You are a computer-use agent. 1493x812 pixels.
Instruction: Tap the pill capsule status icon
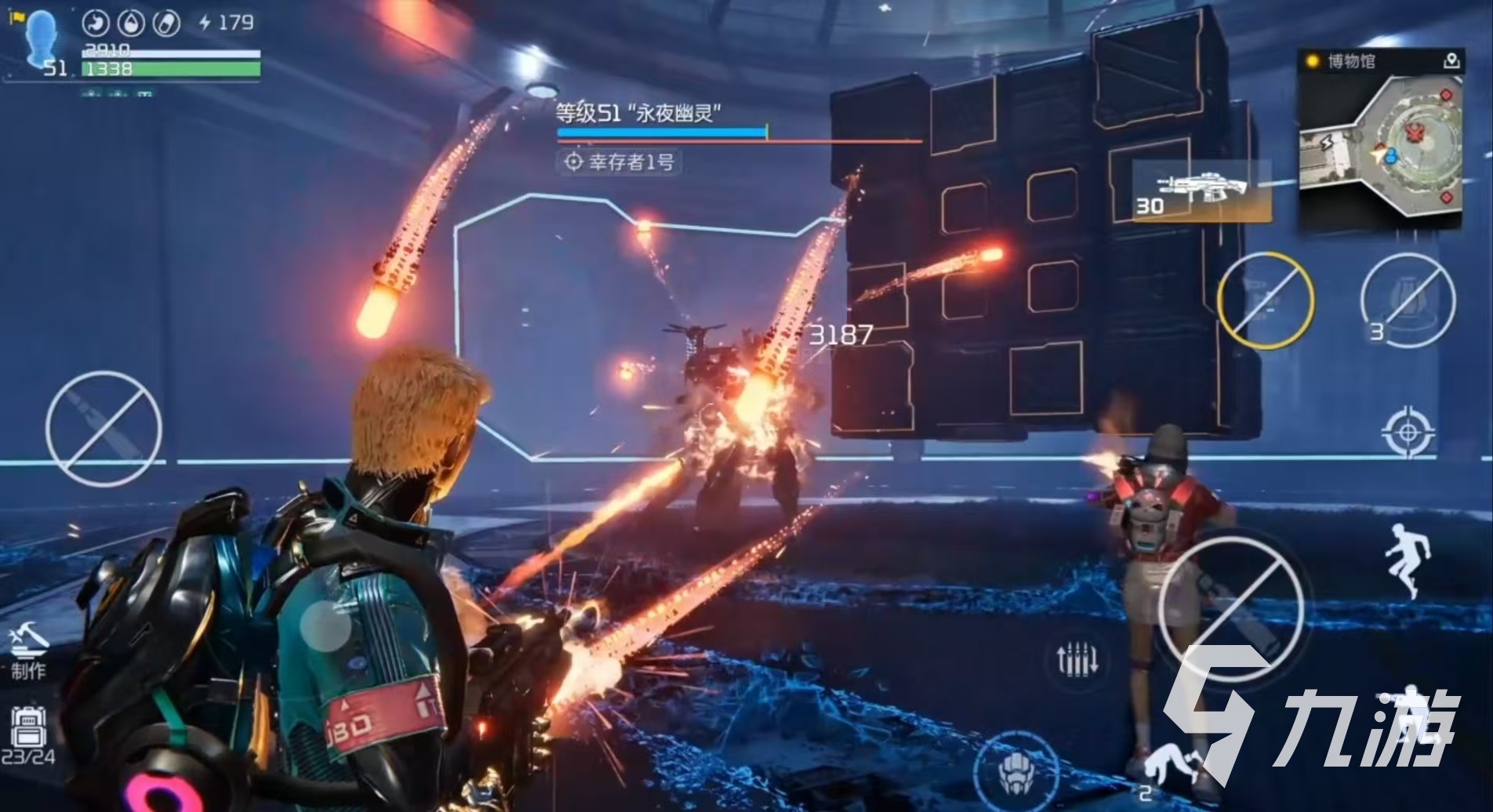(166, 23)
